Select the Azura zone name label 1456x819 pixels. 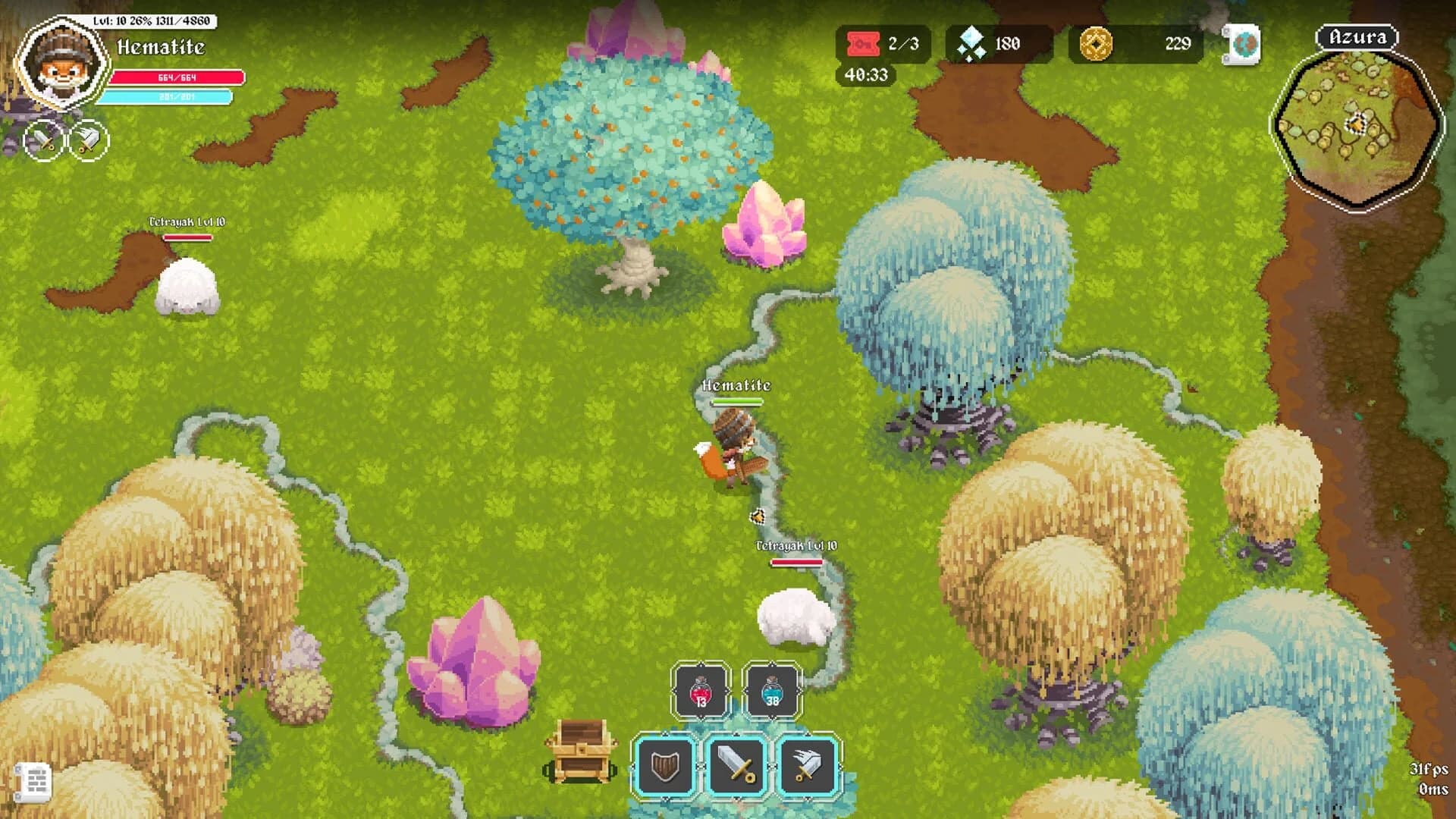(1357, 36)
